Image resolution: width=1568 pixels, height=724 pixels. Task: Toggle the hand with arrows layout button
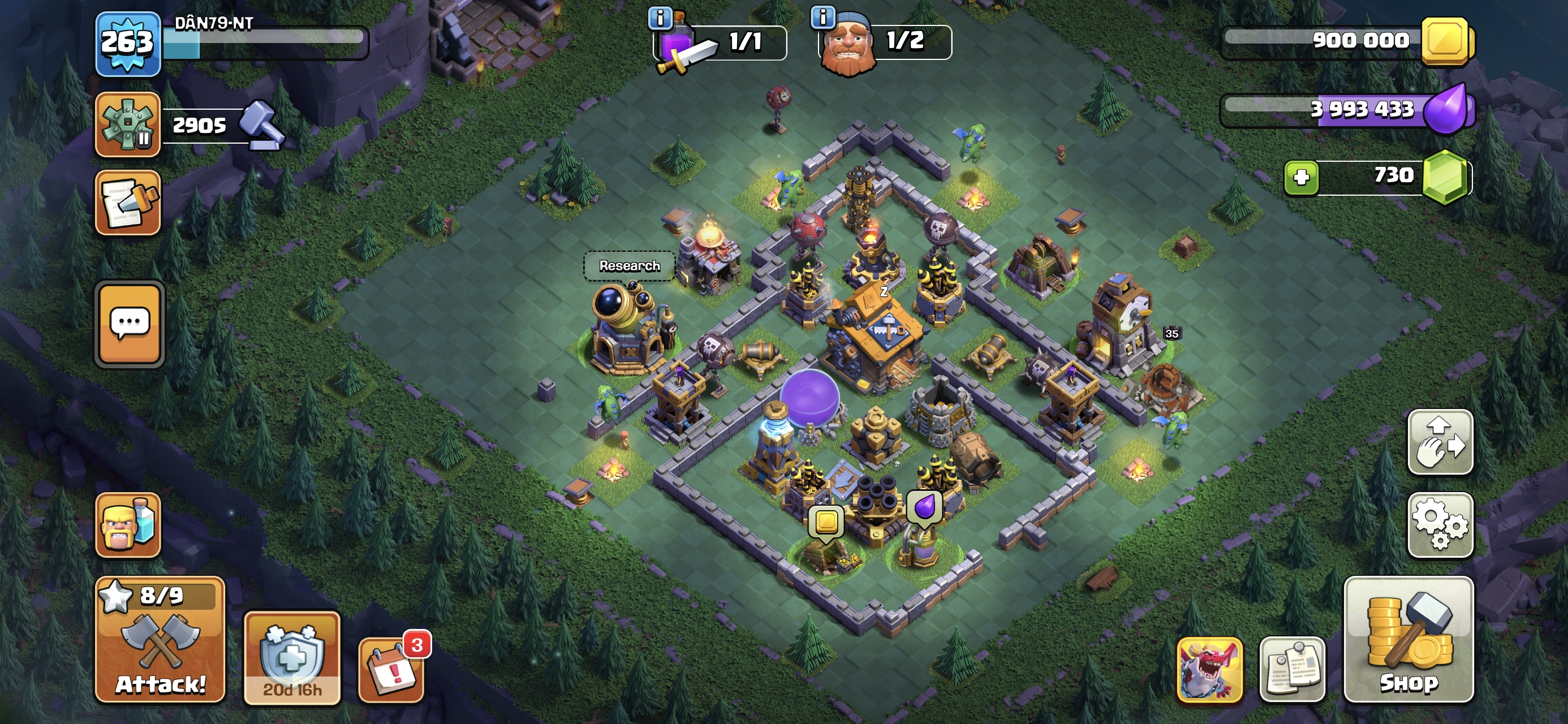pyautogui.click(x=1440, y=442)
